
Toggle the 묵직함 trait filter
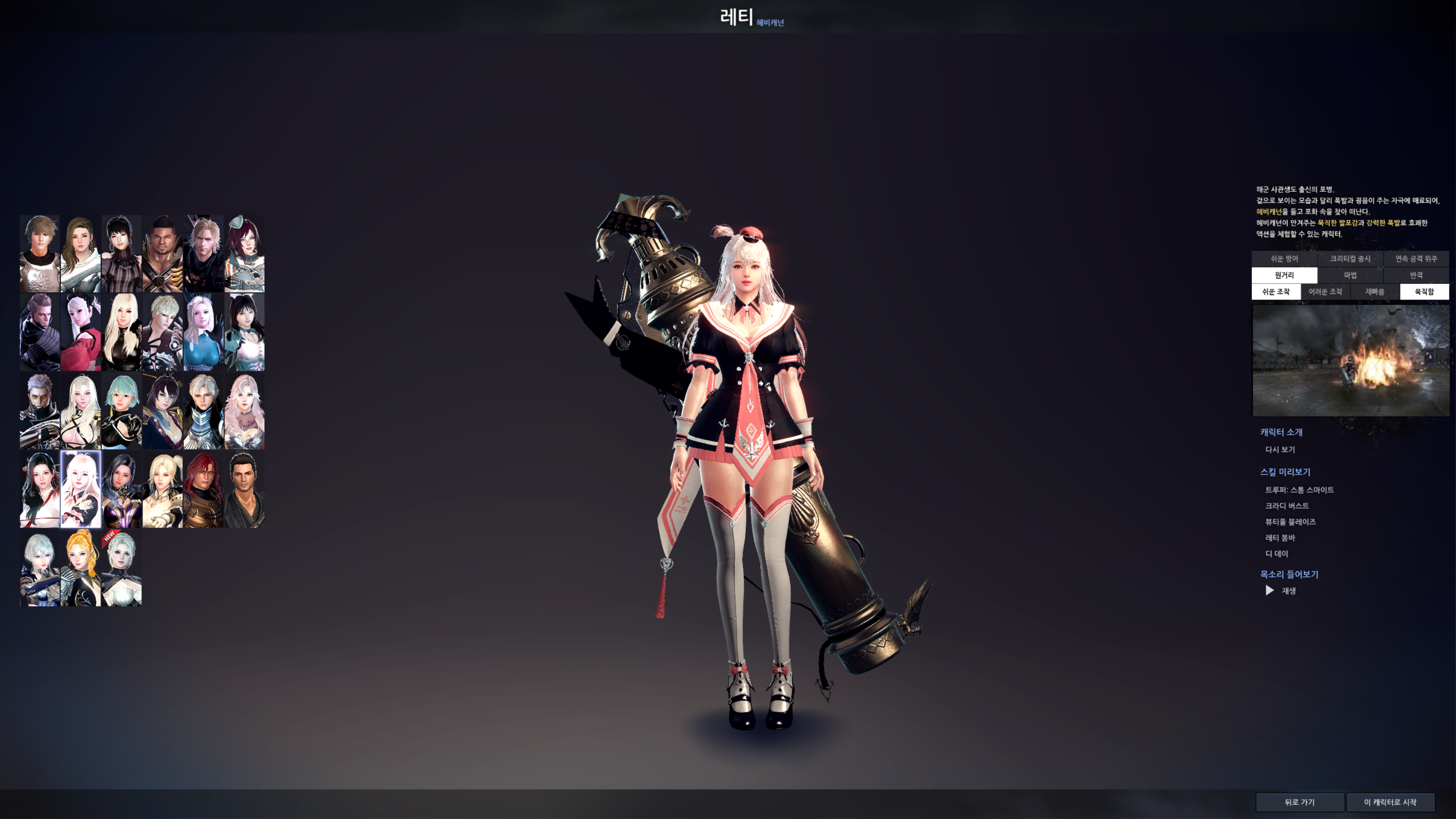pos(1424,292)
